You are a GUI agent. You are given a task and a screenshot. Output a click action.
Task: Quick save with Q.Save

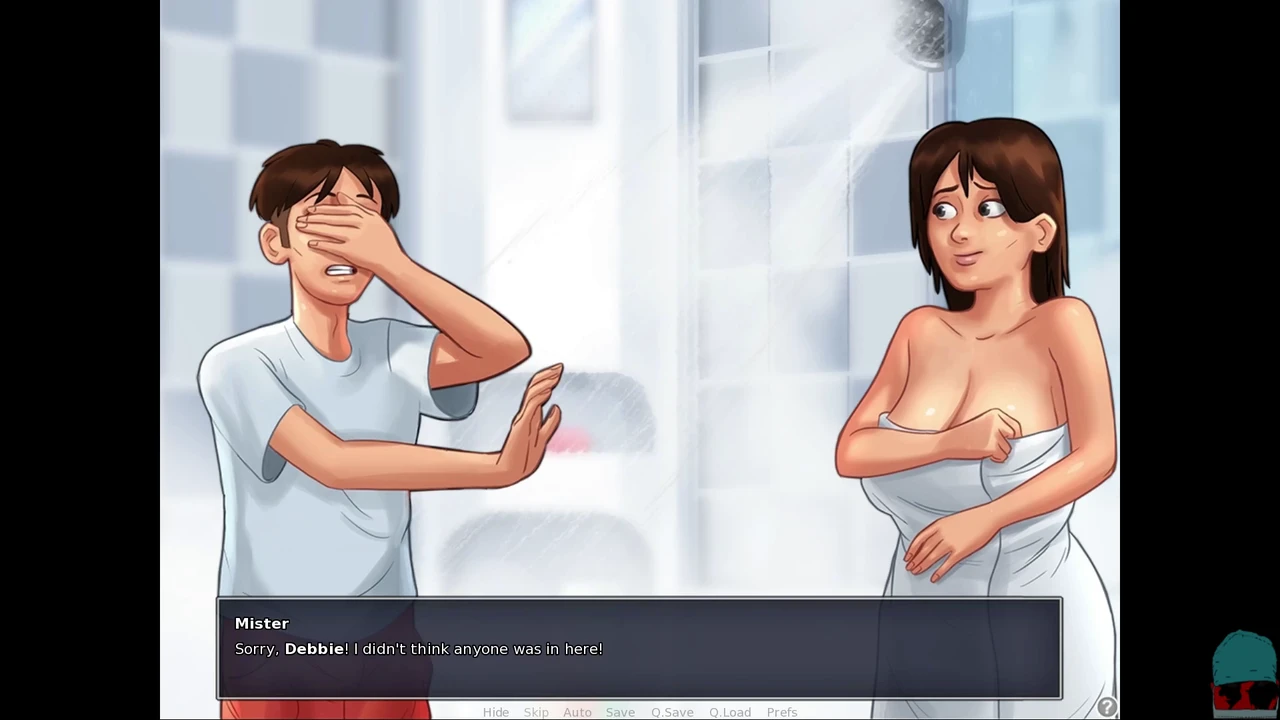click(x=672, y=712)
